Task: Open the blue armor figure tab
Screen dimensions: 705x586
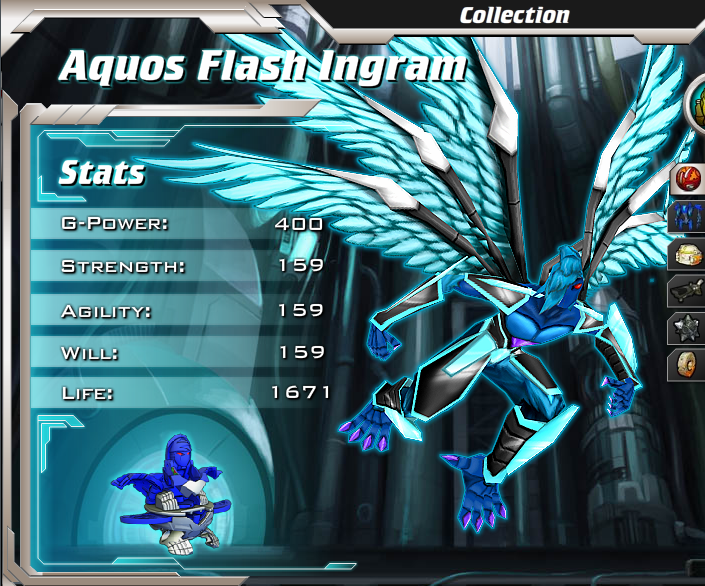Action: tap(690, 216)
